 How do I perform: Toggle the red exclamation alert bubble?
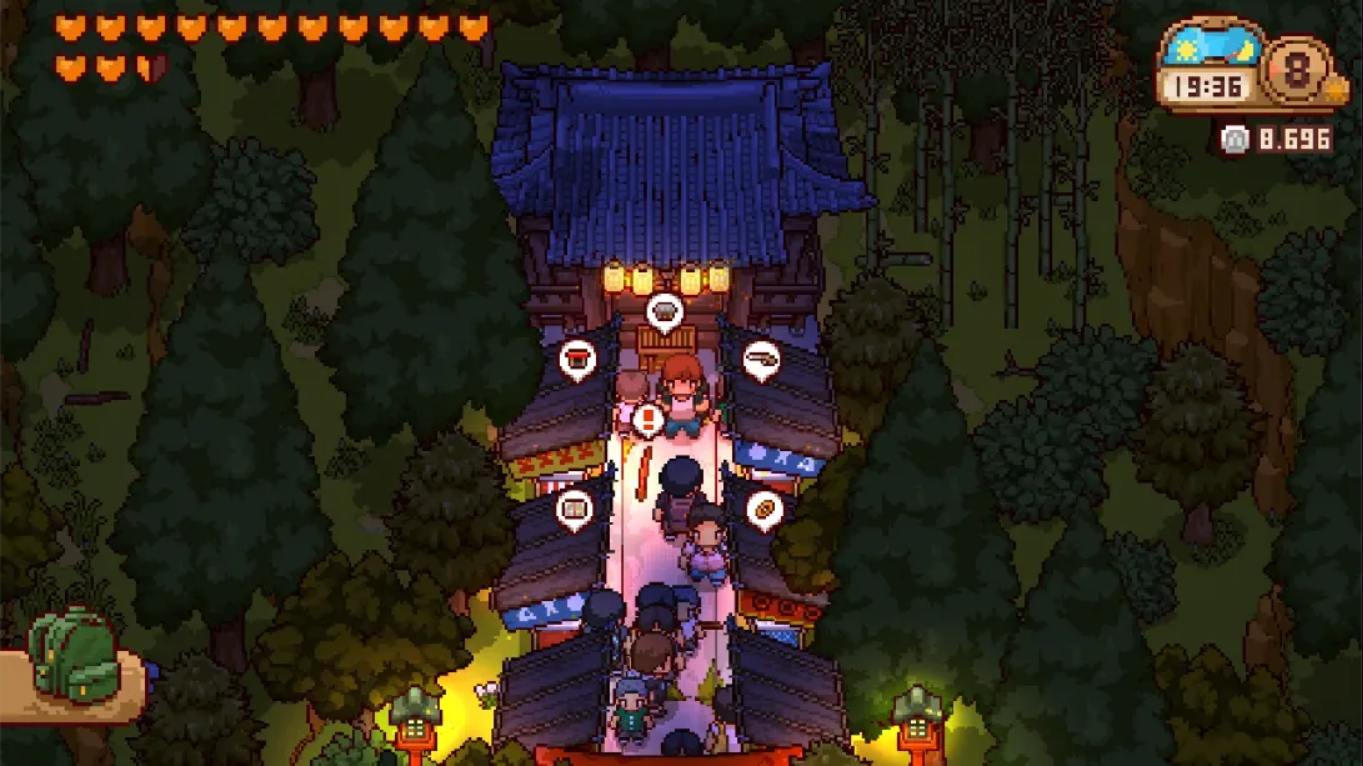646,418
